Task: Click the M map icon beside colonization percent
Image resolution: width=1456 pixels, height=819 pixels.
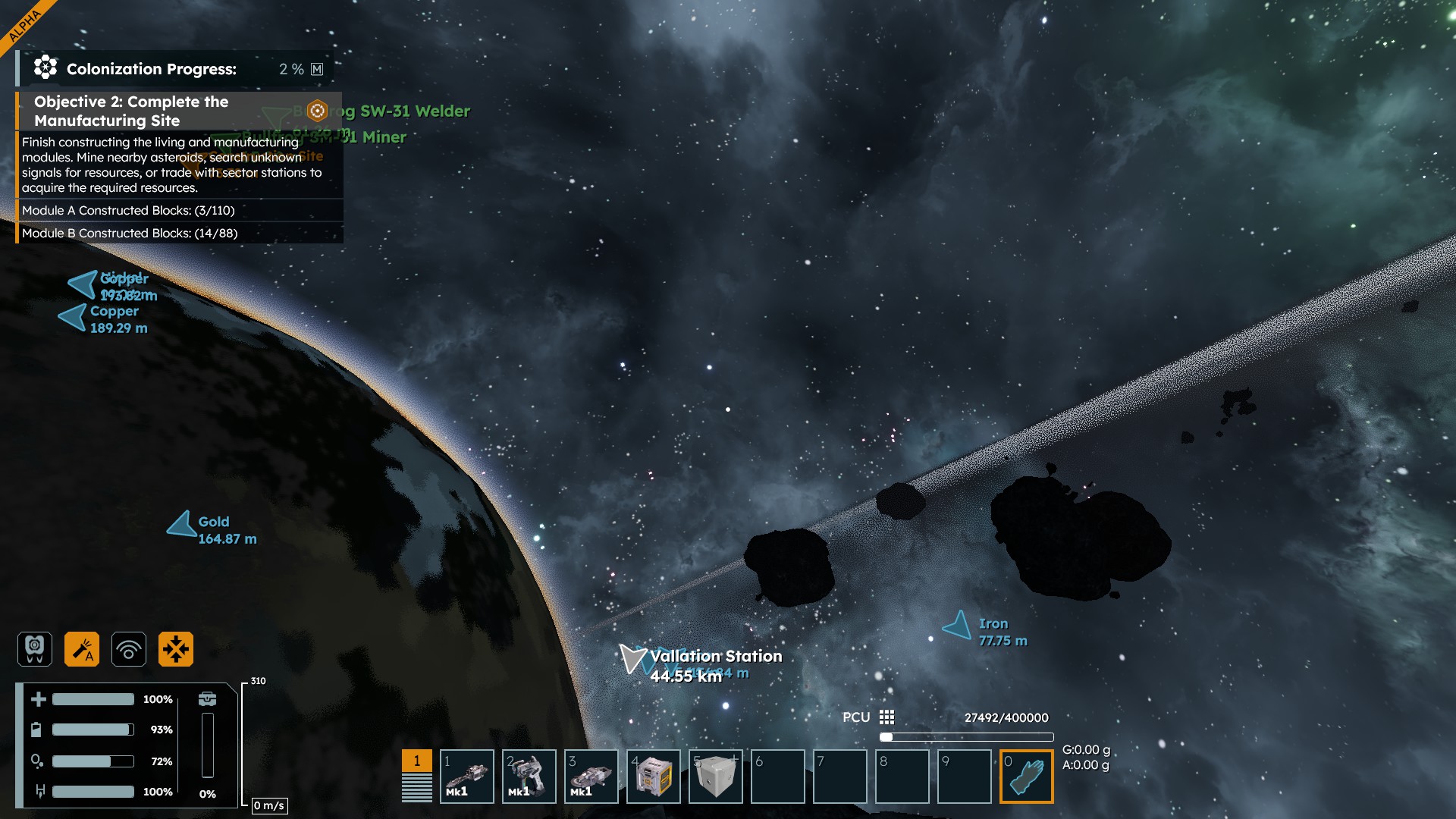Action: (x=317, y=69)
